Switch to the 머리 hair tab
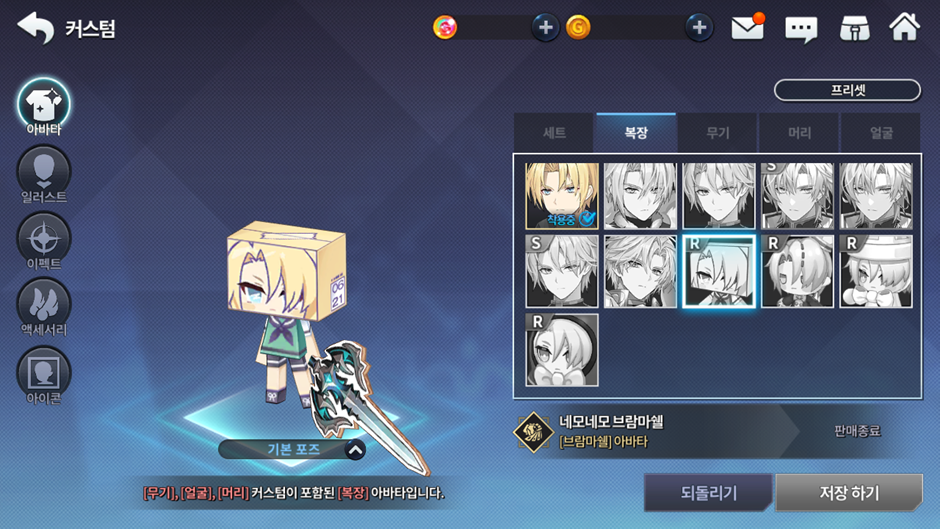 pos(799,133)
